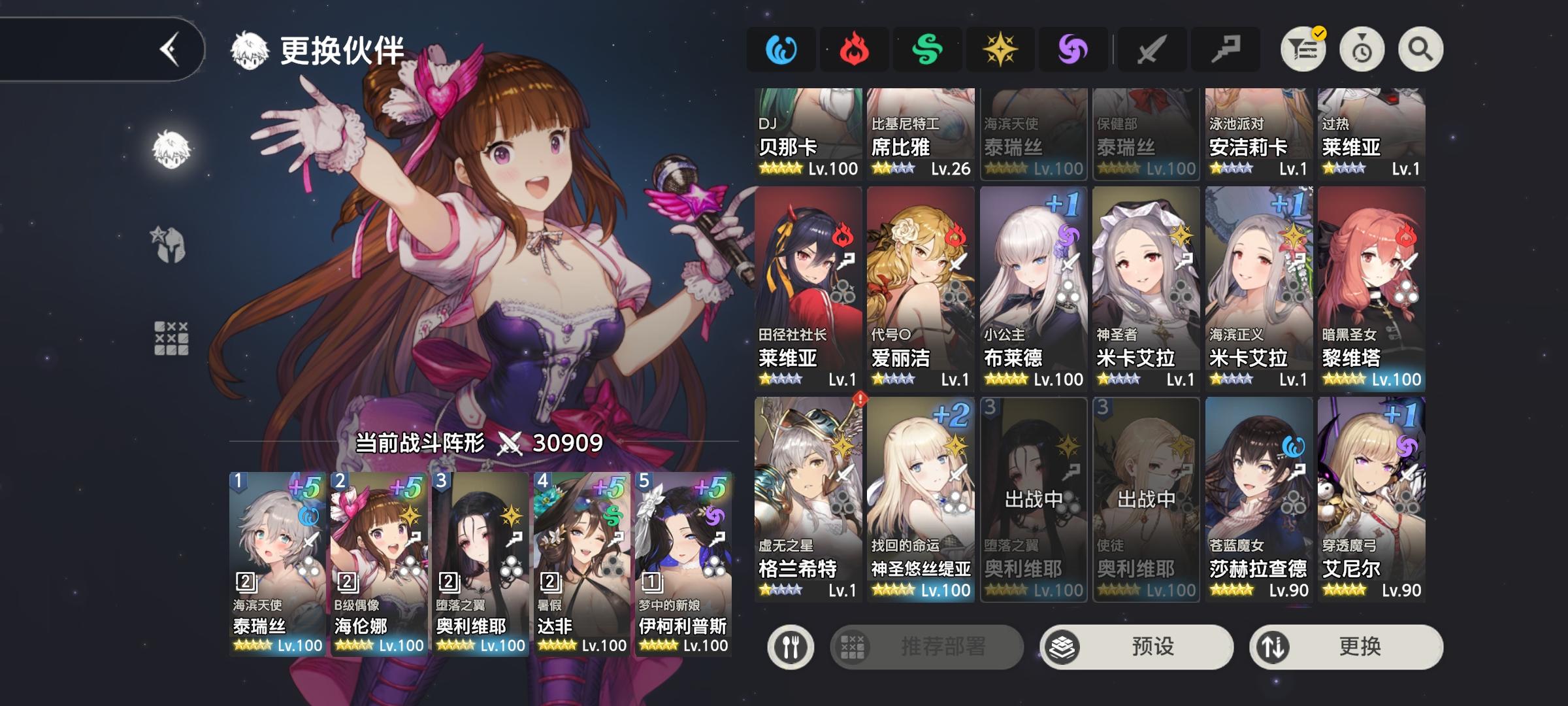
Task: Open the deployment history clock
Action: (1361, 49)
